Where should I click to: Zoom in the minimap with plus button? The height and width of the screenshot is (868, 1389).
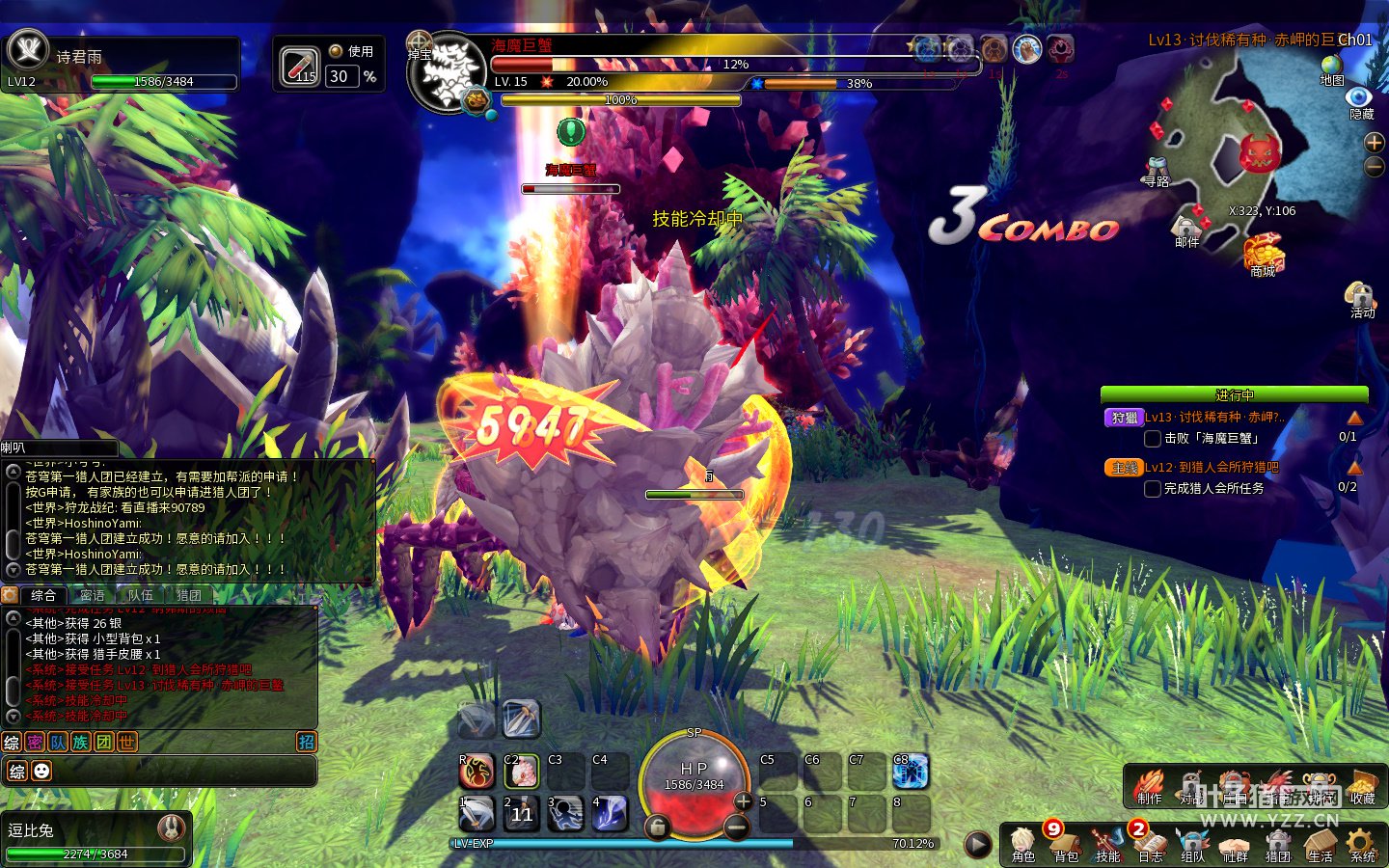pyautogui.click(x=1375, y=143)
